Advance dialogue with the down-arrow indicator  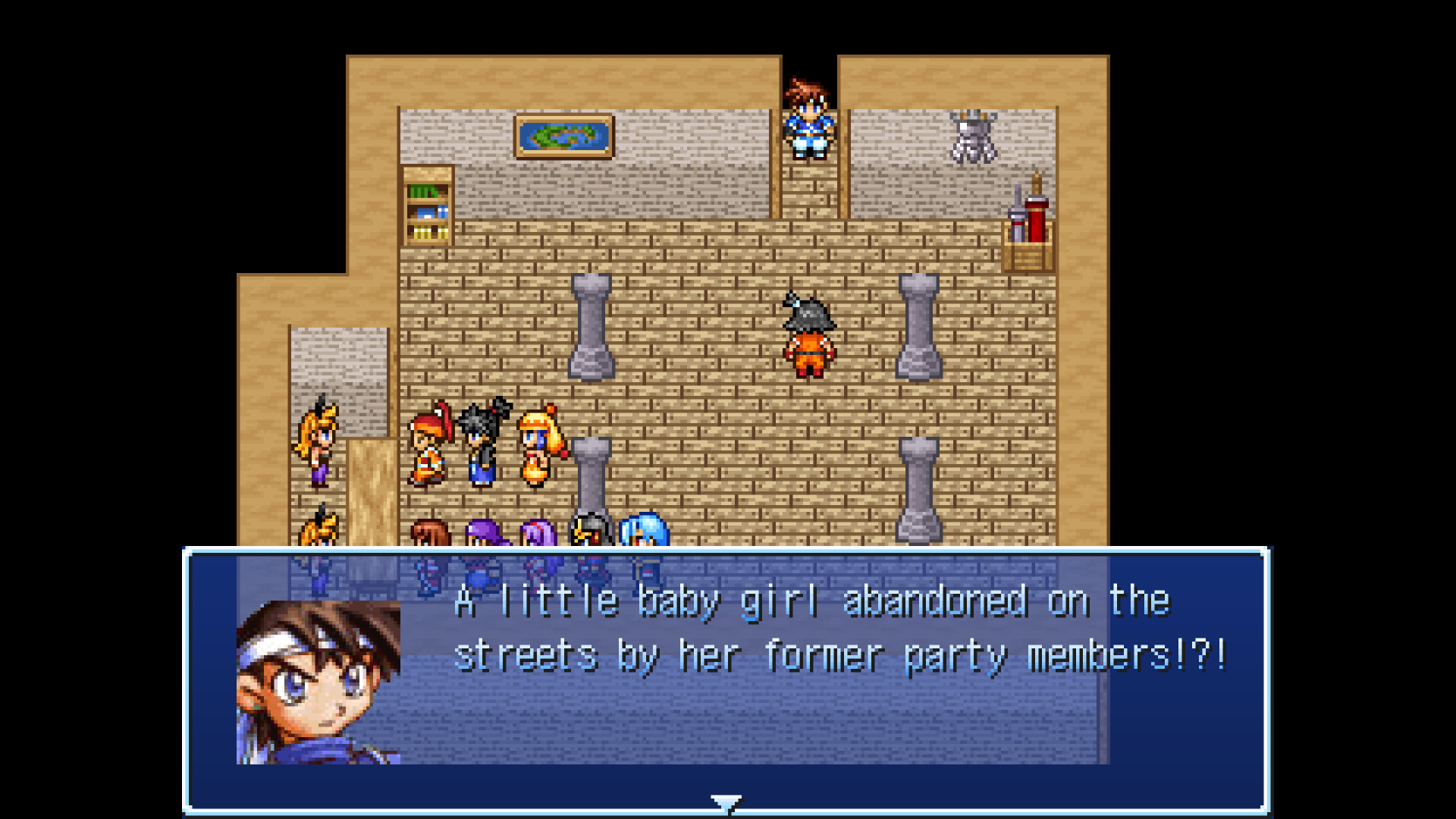tap(726, 803)
